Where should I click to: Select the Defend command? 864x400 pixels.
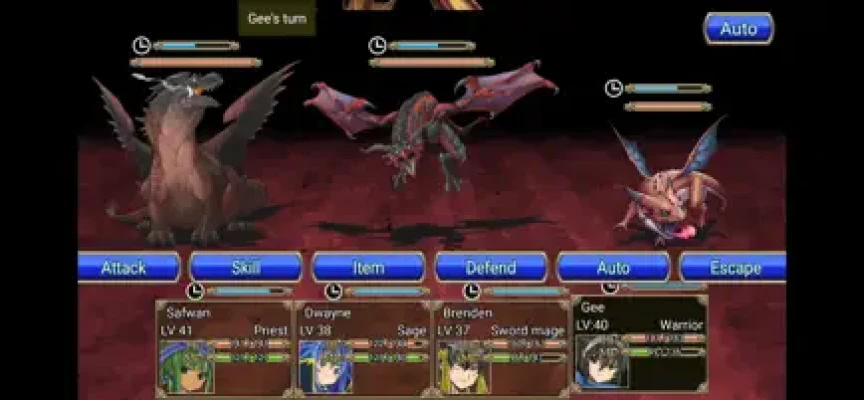point(491,267)
